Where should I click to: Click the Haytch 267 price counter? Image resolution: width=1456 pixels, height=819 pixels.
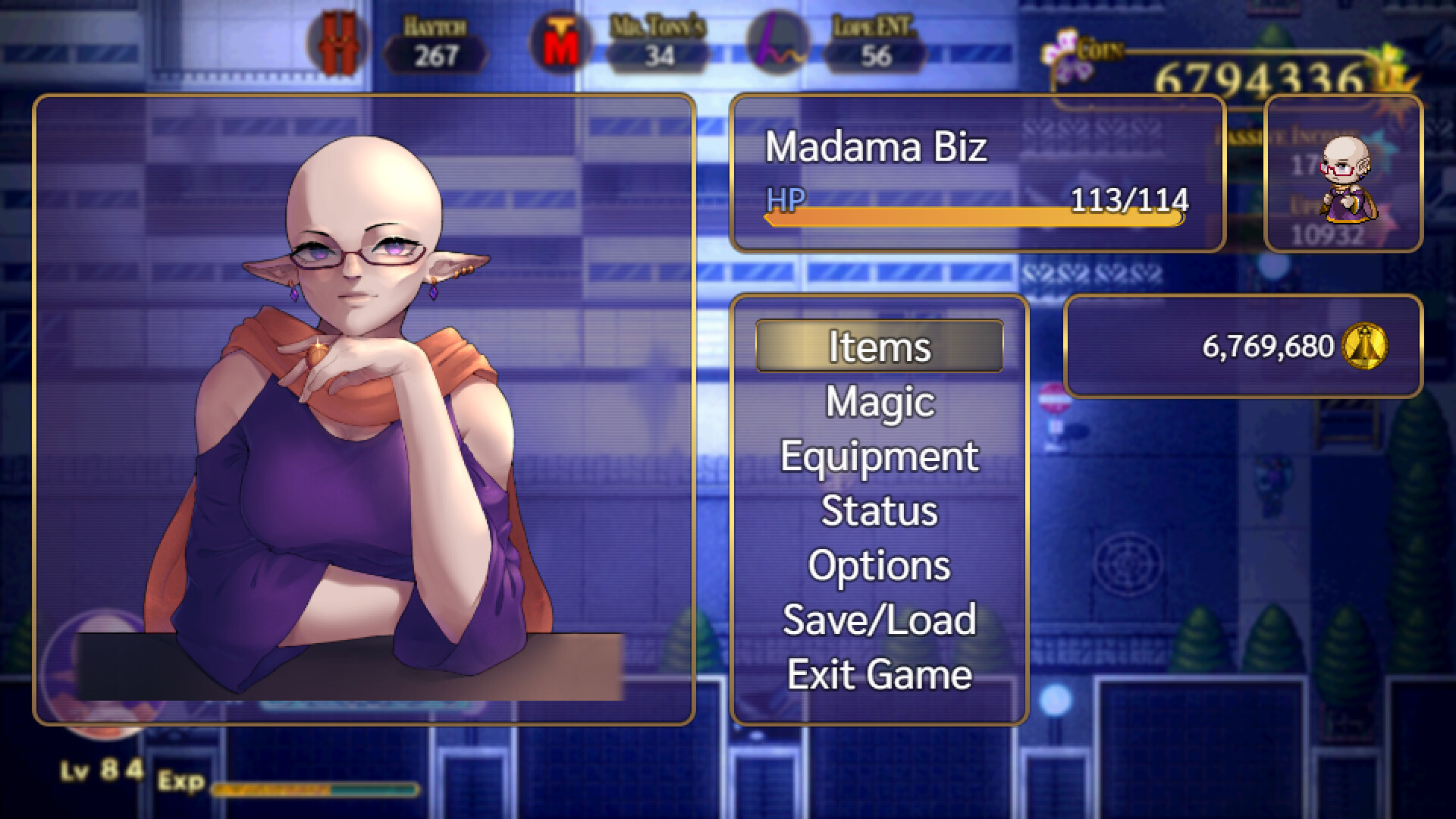coord(436,52)
